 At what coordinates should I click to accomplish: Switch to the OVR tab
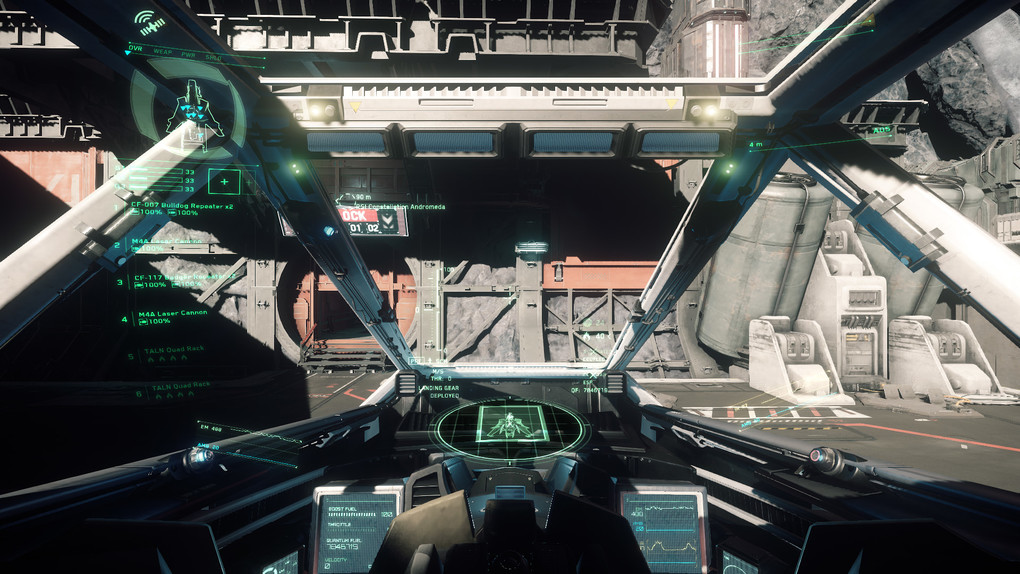(x=136, y=48)
